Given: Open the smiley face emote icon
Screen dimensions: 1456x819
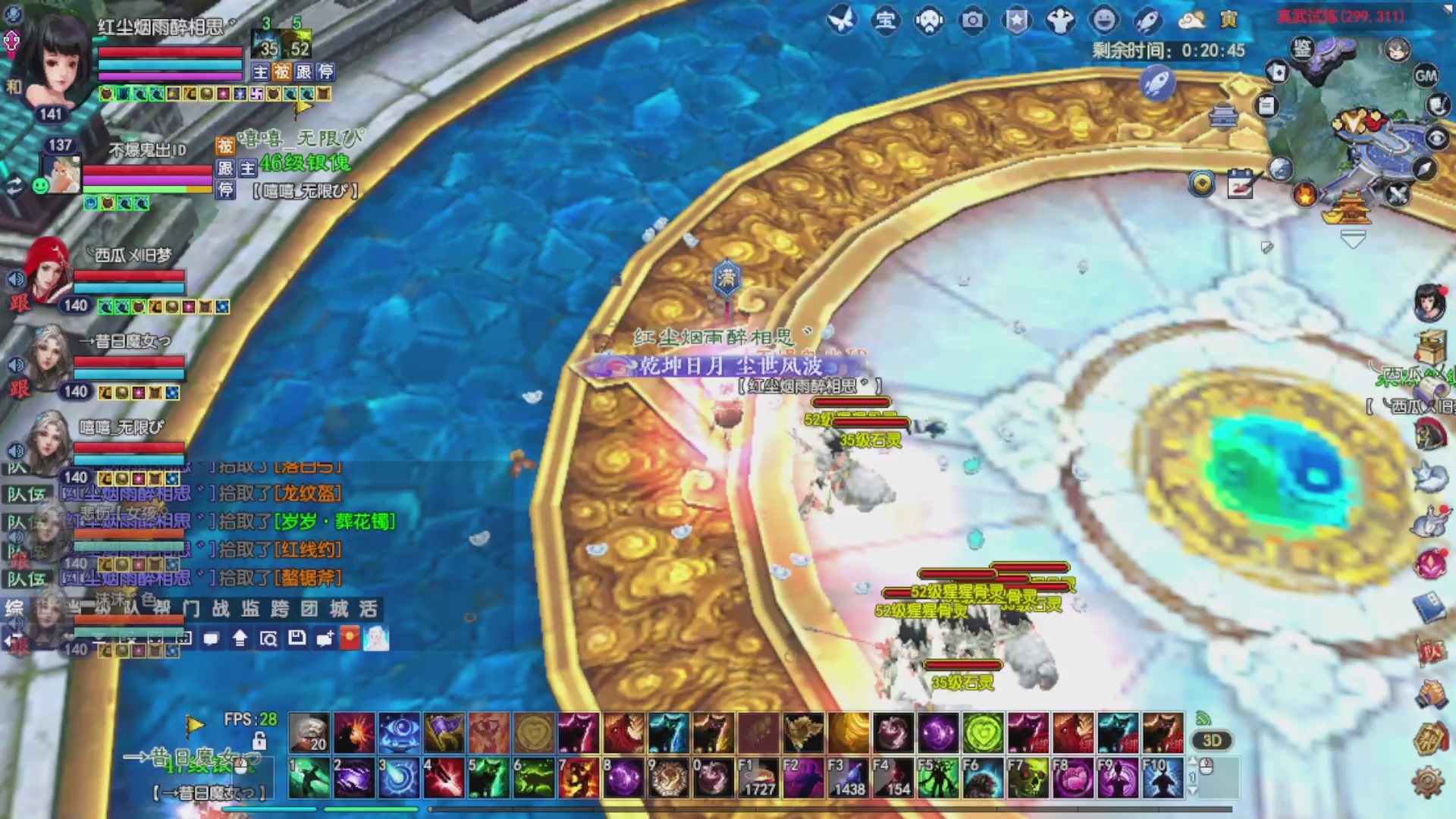Looking at the screenshot, I should (1104, 20).
